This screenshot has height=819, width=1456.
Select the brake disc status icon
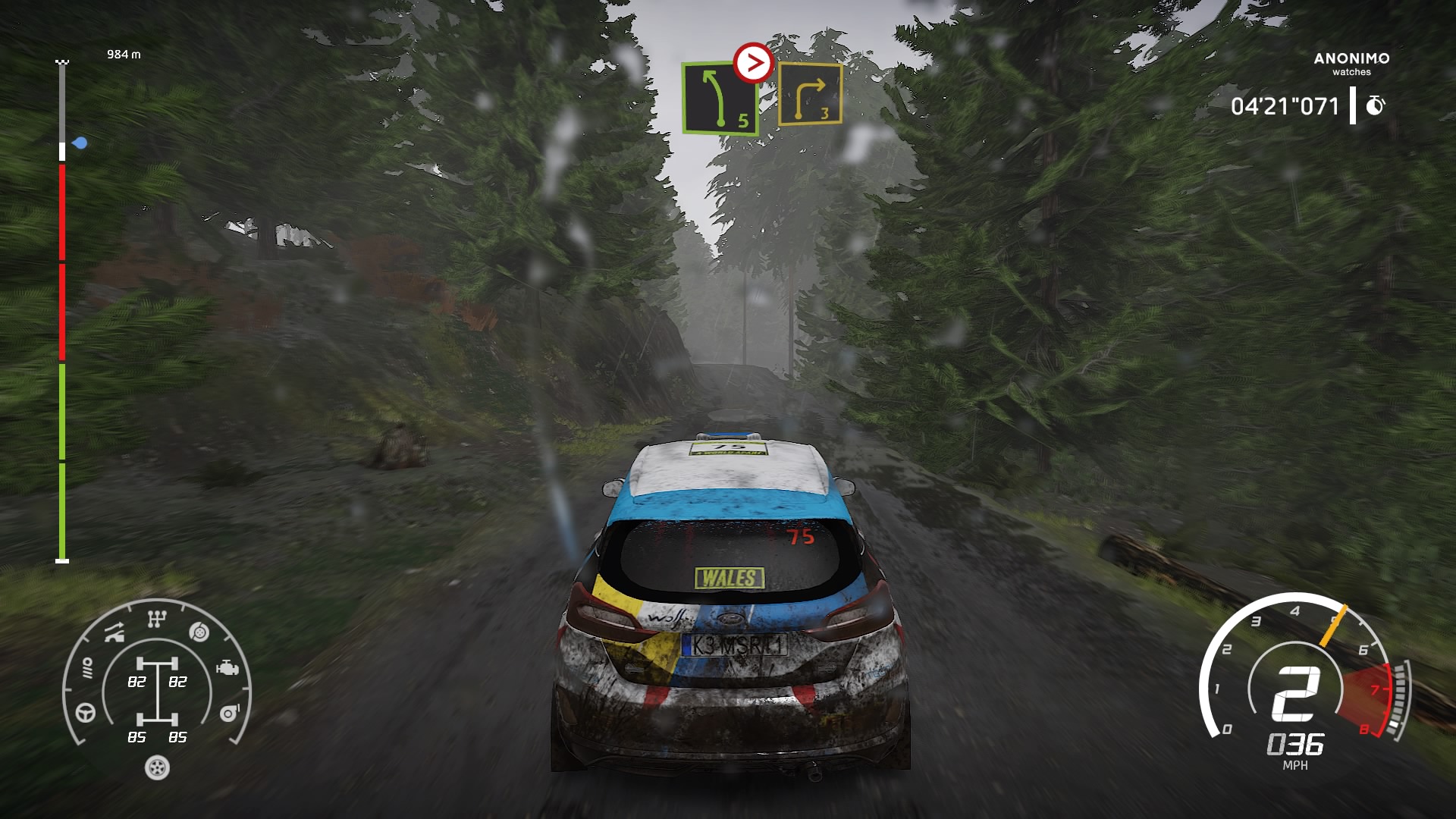tap(199, 632)
